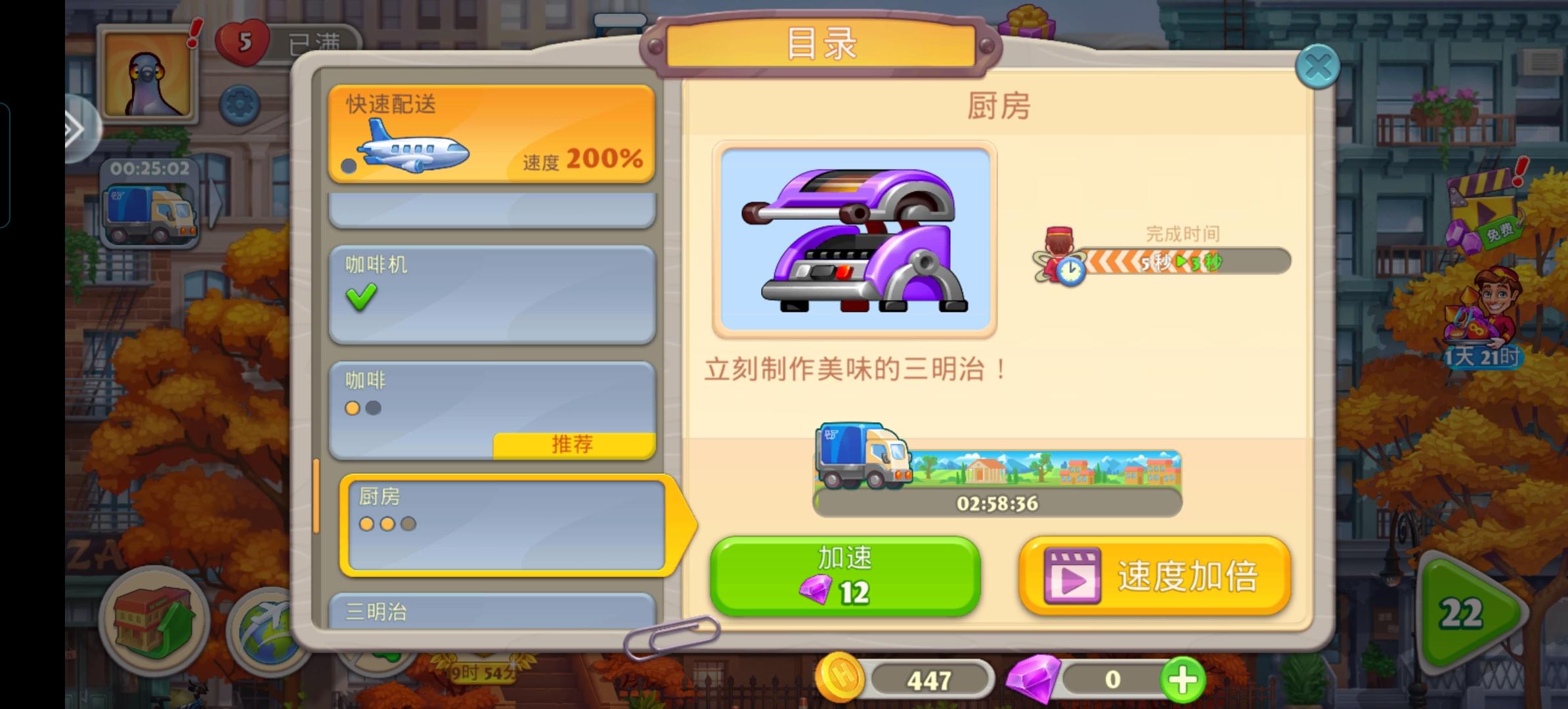
Task: Expand the left panel arrow near avatar
Action: 76,129
